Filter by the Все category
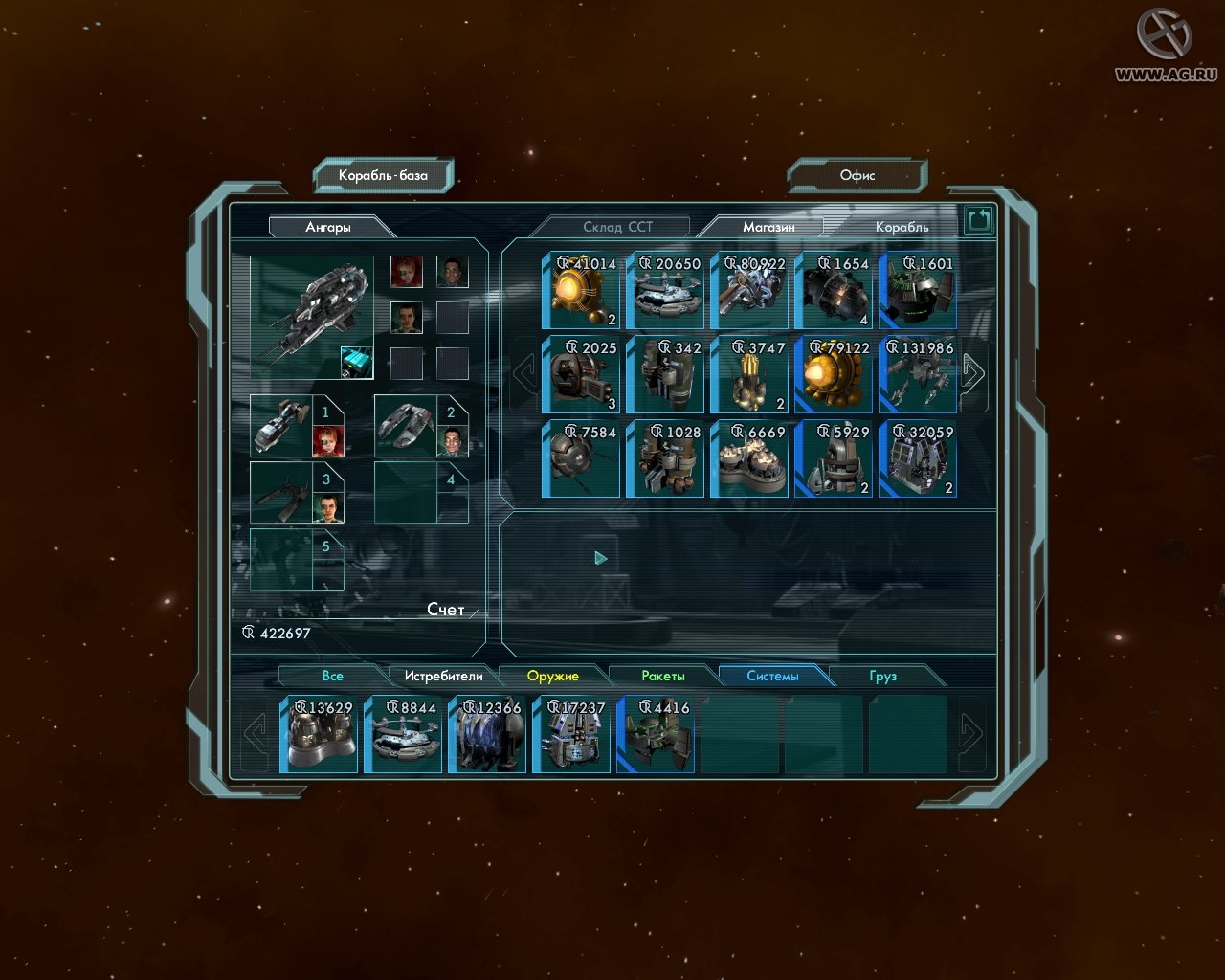 coord(332,676)
